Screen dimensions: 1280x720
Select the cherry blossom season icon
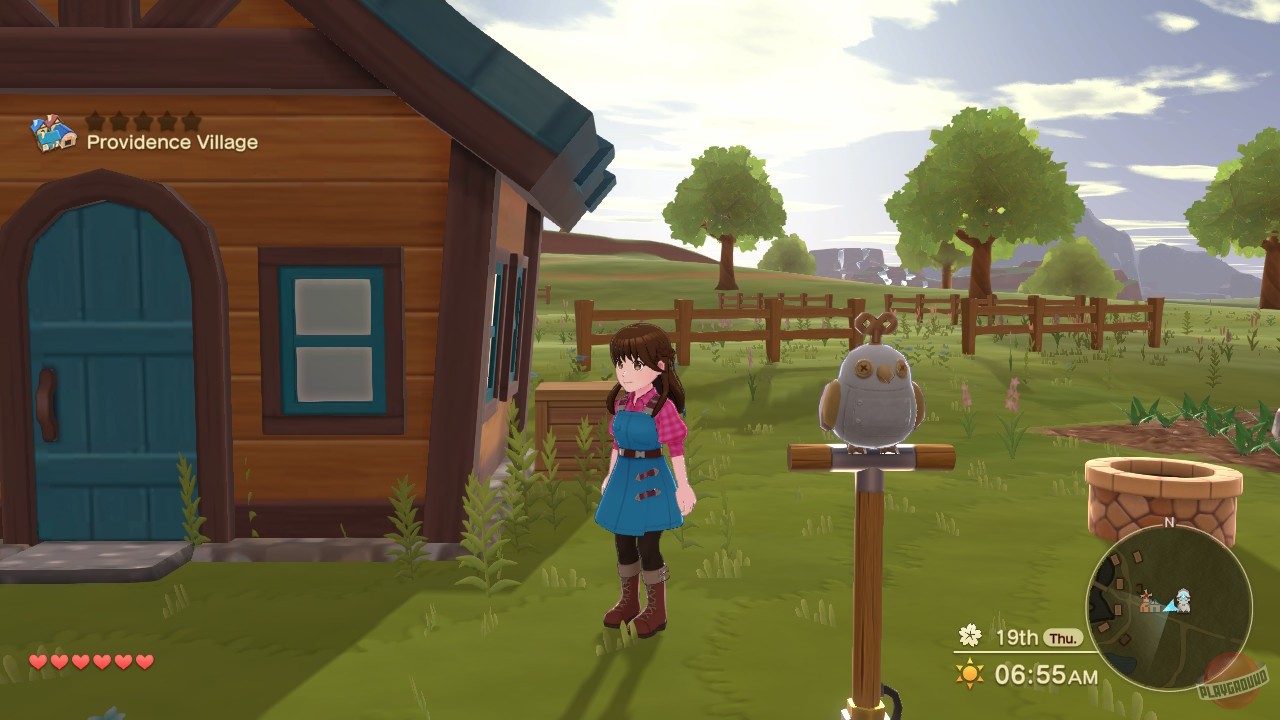tap(968, 635)
